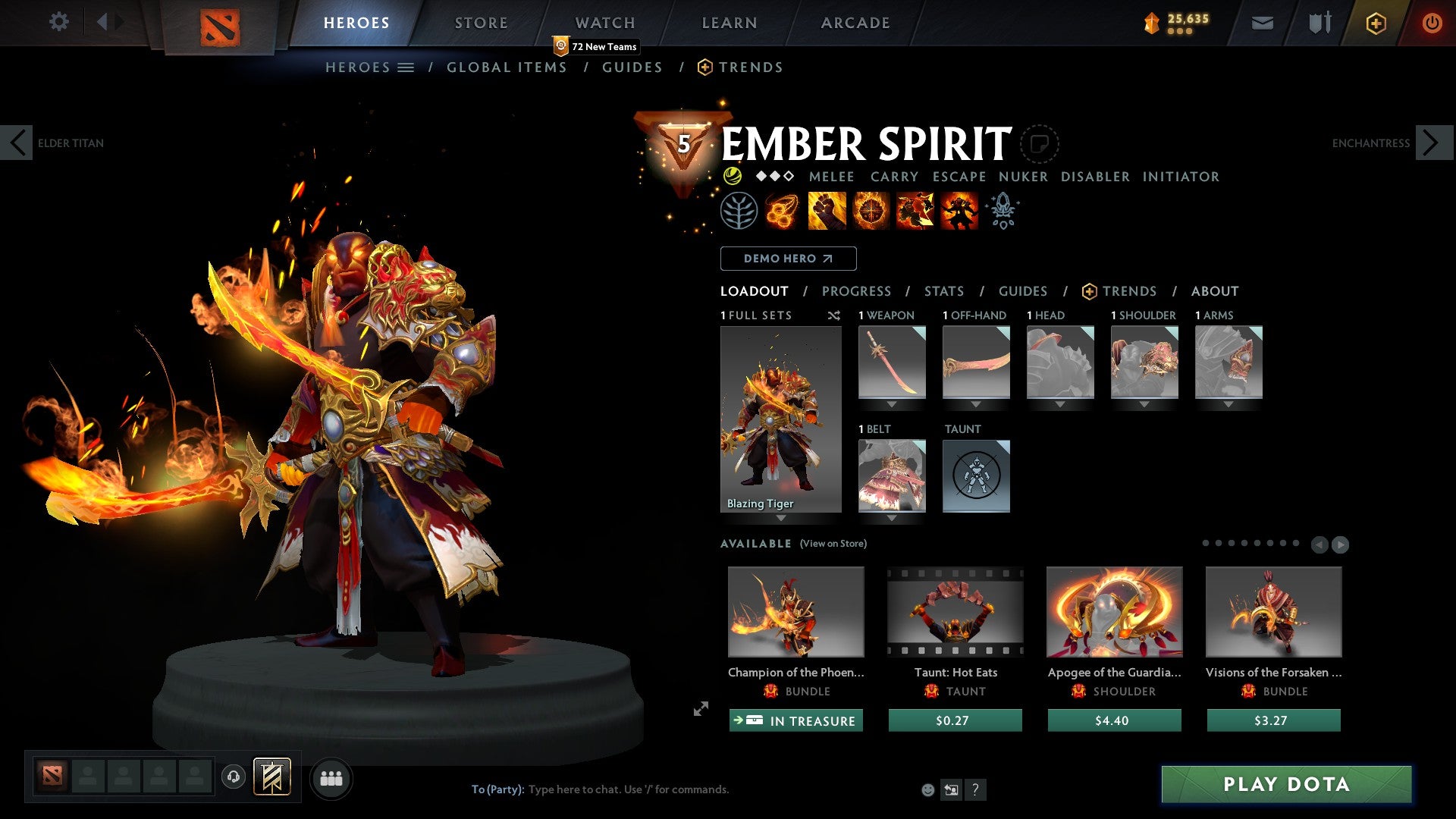Toggle the loadout shuffle icon next to Full Sets
Screen dimensions: 1456x819
(x=834, y=316)
